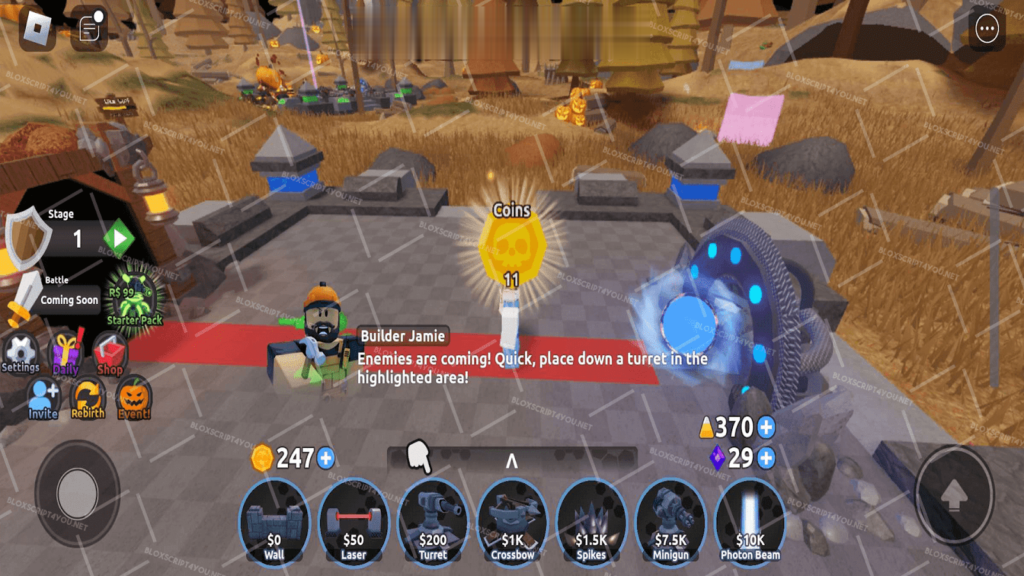The height and width of the screenshot is (576, 1024).
Task: Claim the Daily gift reward
Action: click(67, 353)
